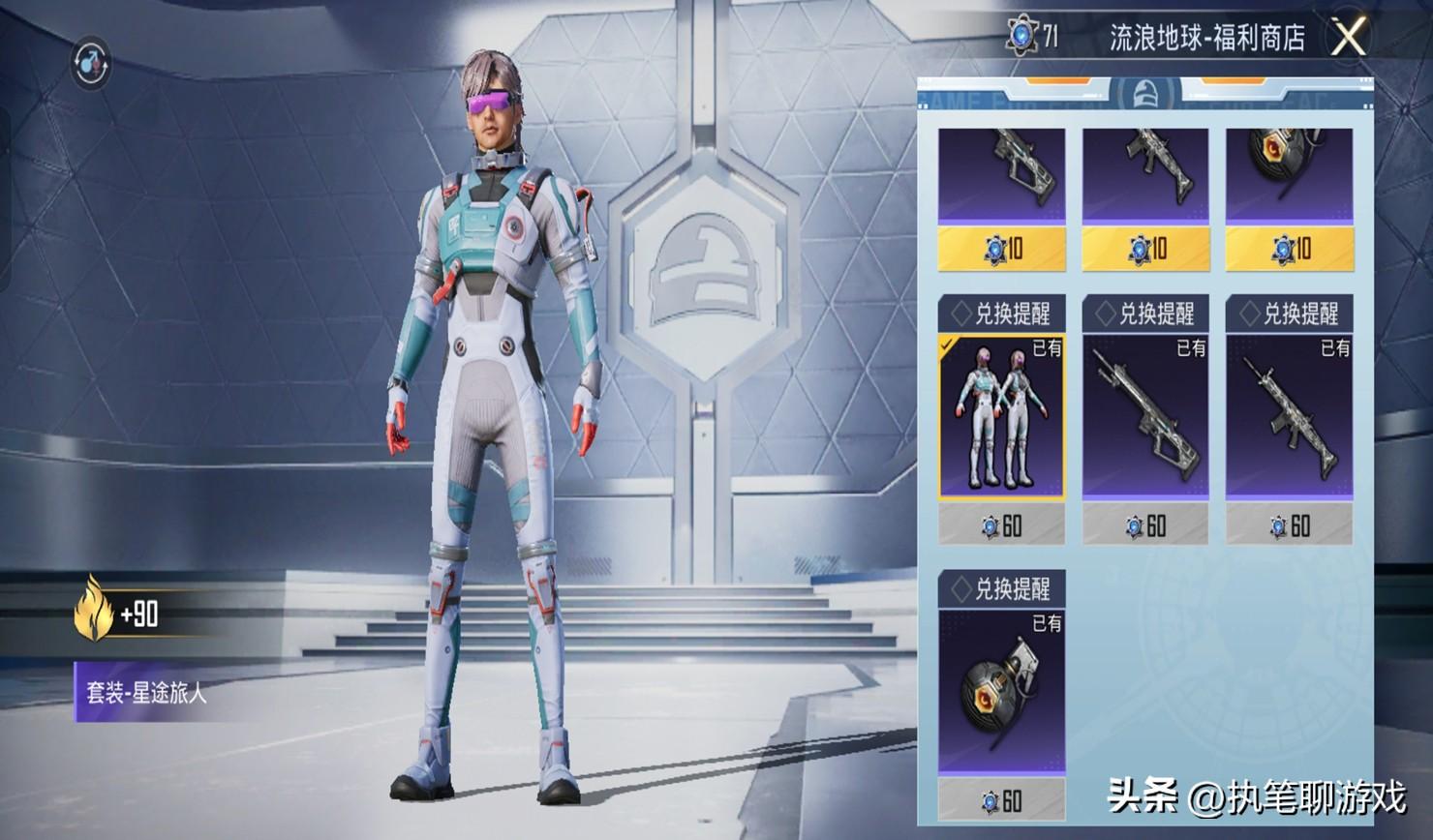
Task: Click the yellow 10 price under the grenade
Action: [x=1289, y=250]
